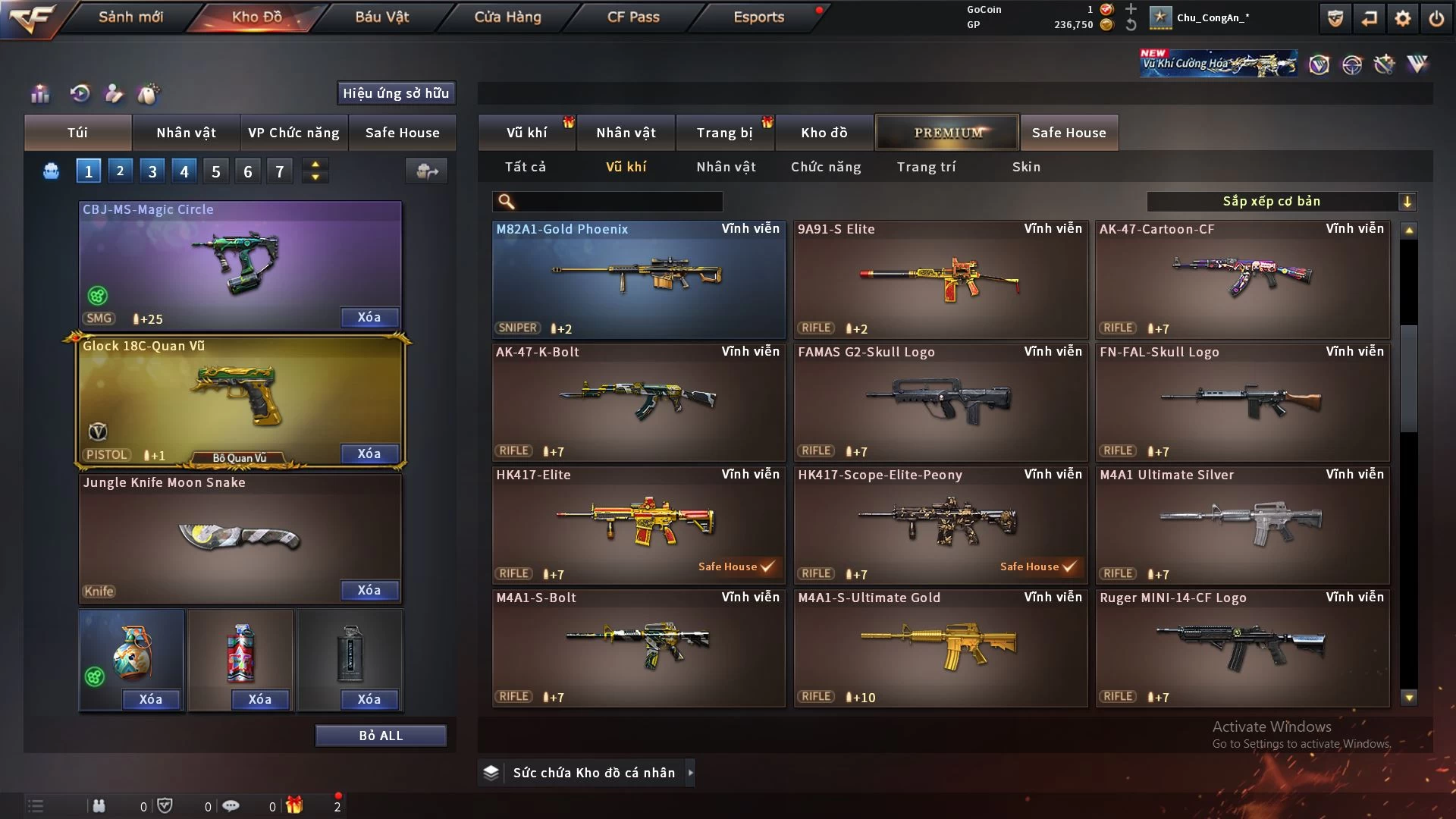The width and height of the screenshot is (1456, 819).
Task: Open the Sắp xếp cơ bản sort dropdown
Action: point(1281,201)
